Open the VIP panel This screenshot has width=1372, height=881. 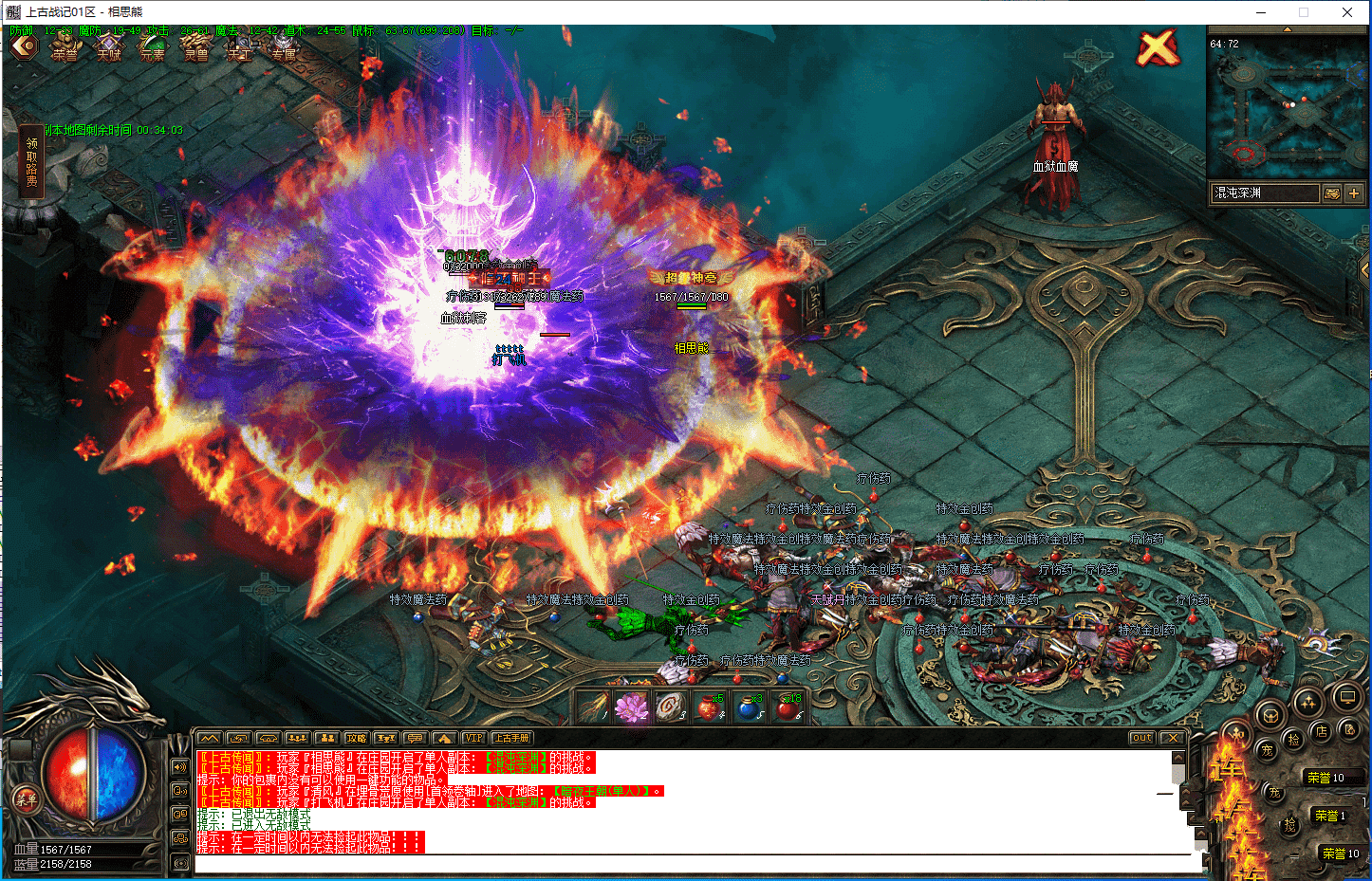click(x=473, y=738)
